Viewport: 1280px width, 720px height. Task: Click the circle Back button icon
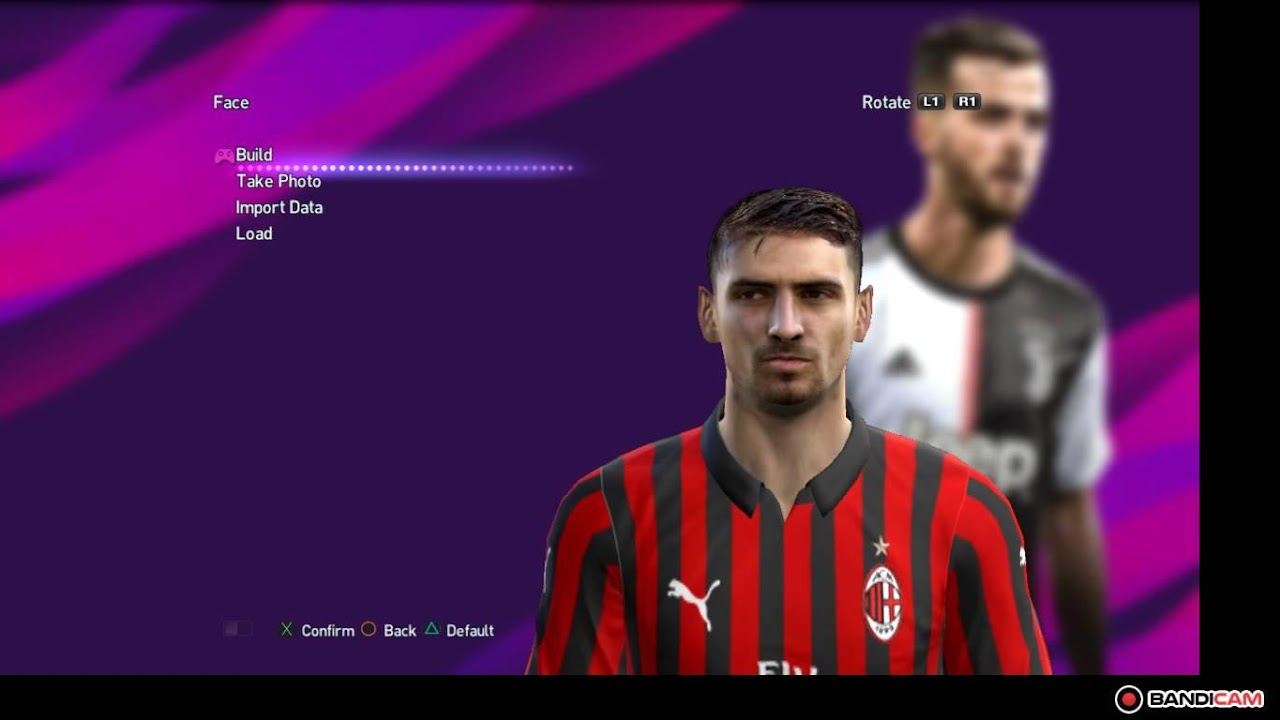point(369,631)
